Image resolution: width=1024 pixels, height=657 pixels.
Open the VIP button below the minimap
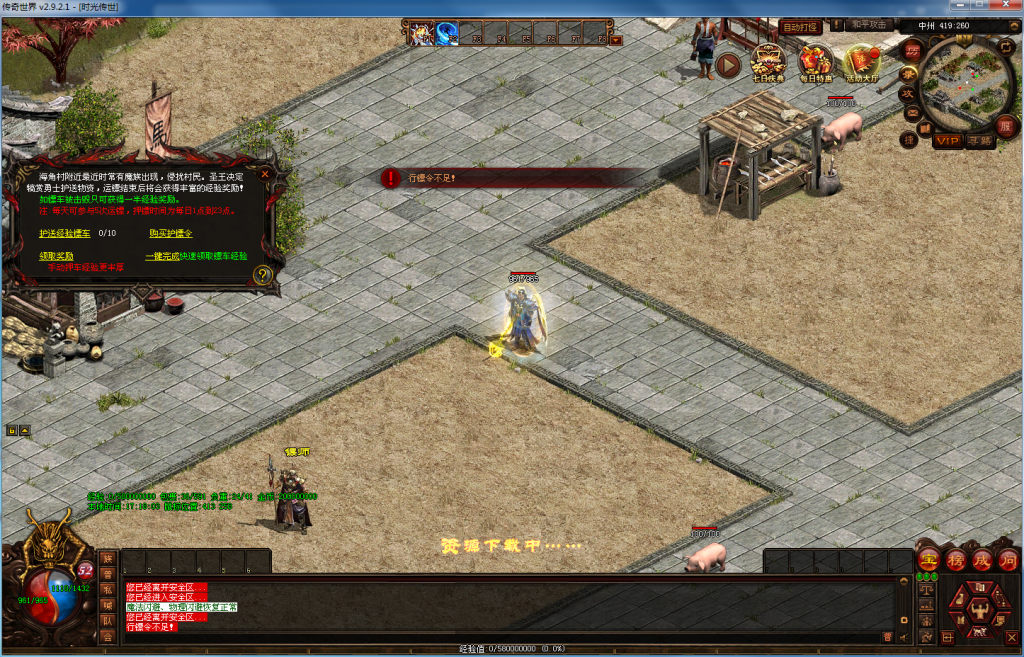(947, 141)
